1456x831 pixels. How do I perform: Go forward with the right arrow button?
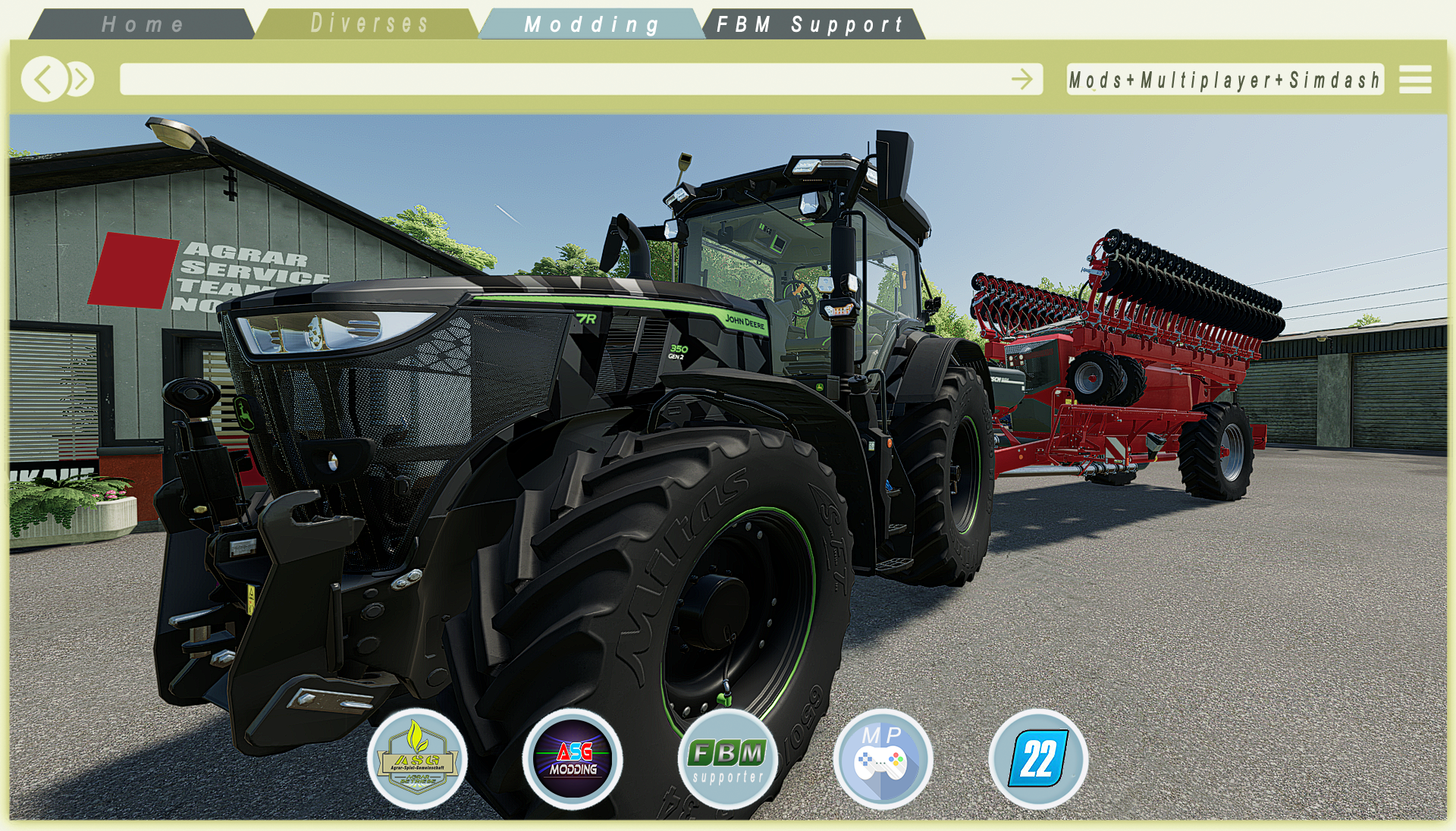point(81,79)
